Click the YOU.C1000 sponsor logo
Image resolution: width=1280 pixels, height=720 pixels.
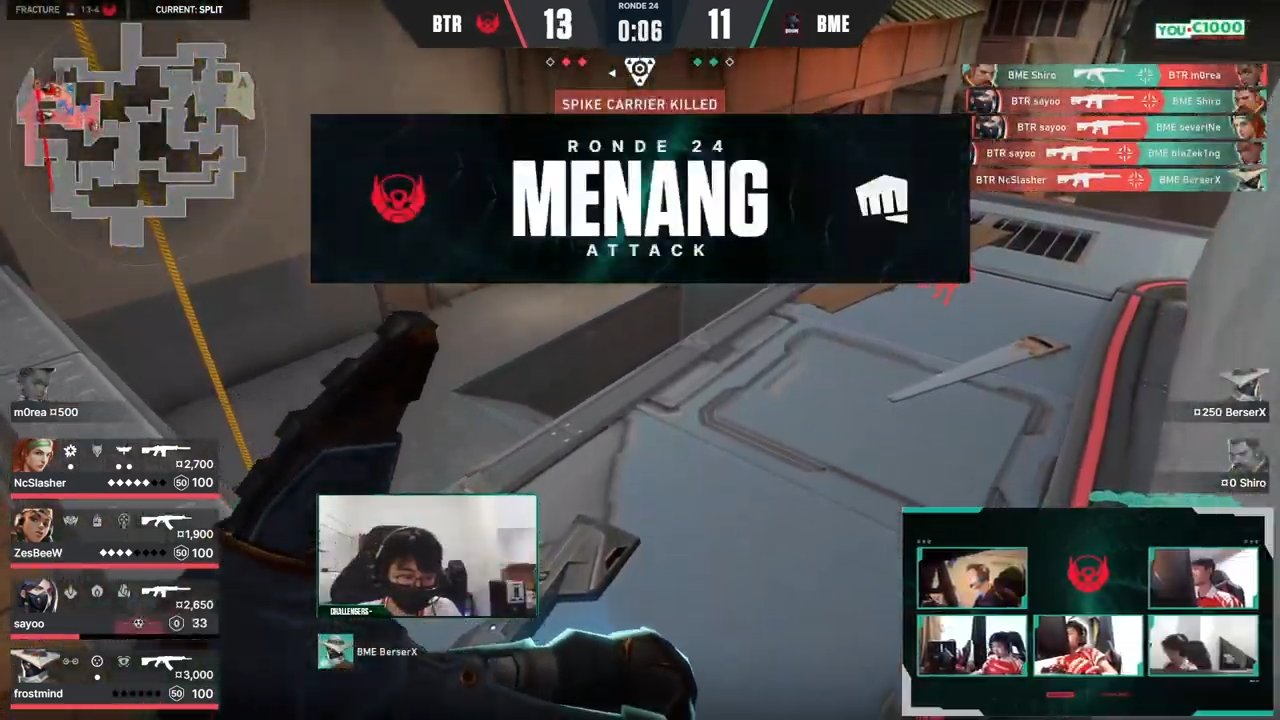point(1198,28)
